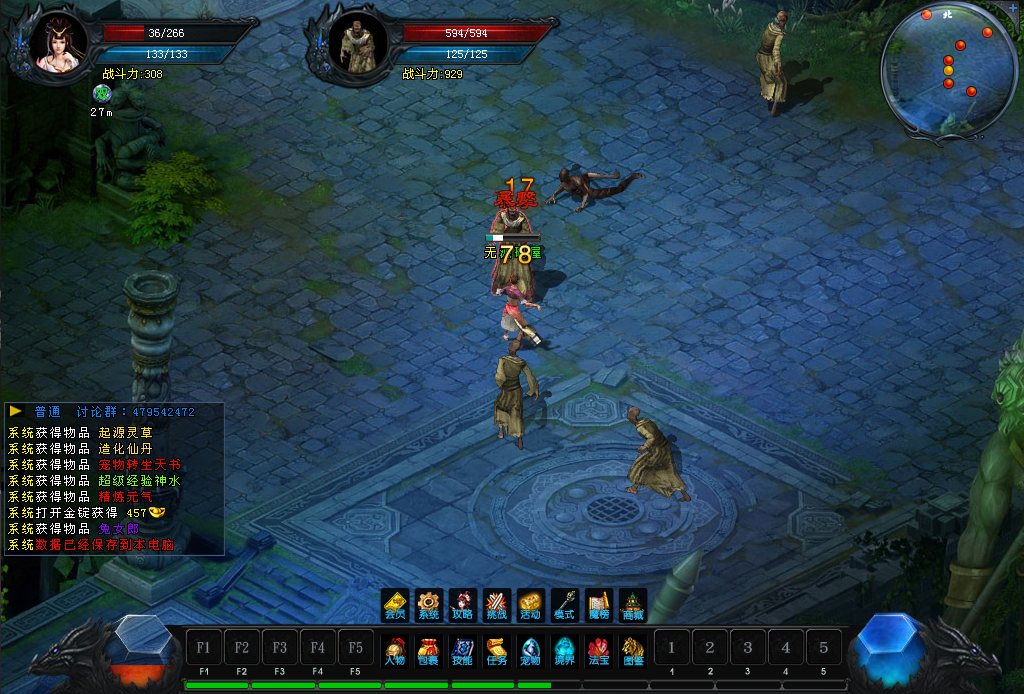Click the green 双 buff icon

pos(101,93)
